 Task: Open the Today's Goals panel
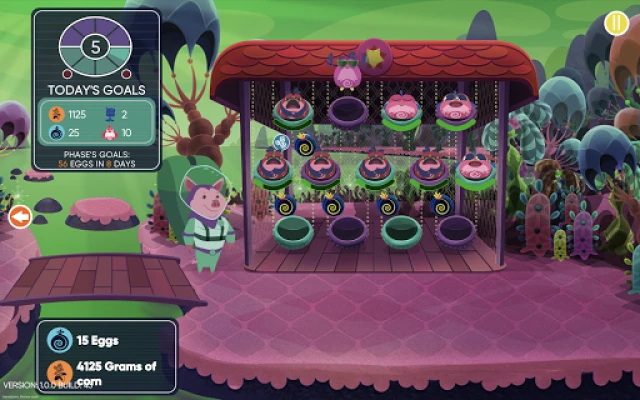click(96, 90)
